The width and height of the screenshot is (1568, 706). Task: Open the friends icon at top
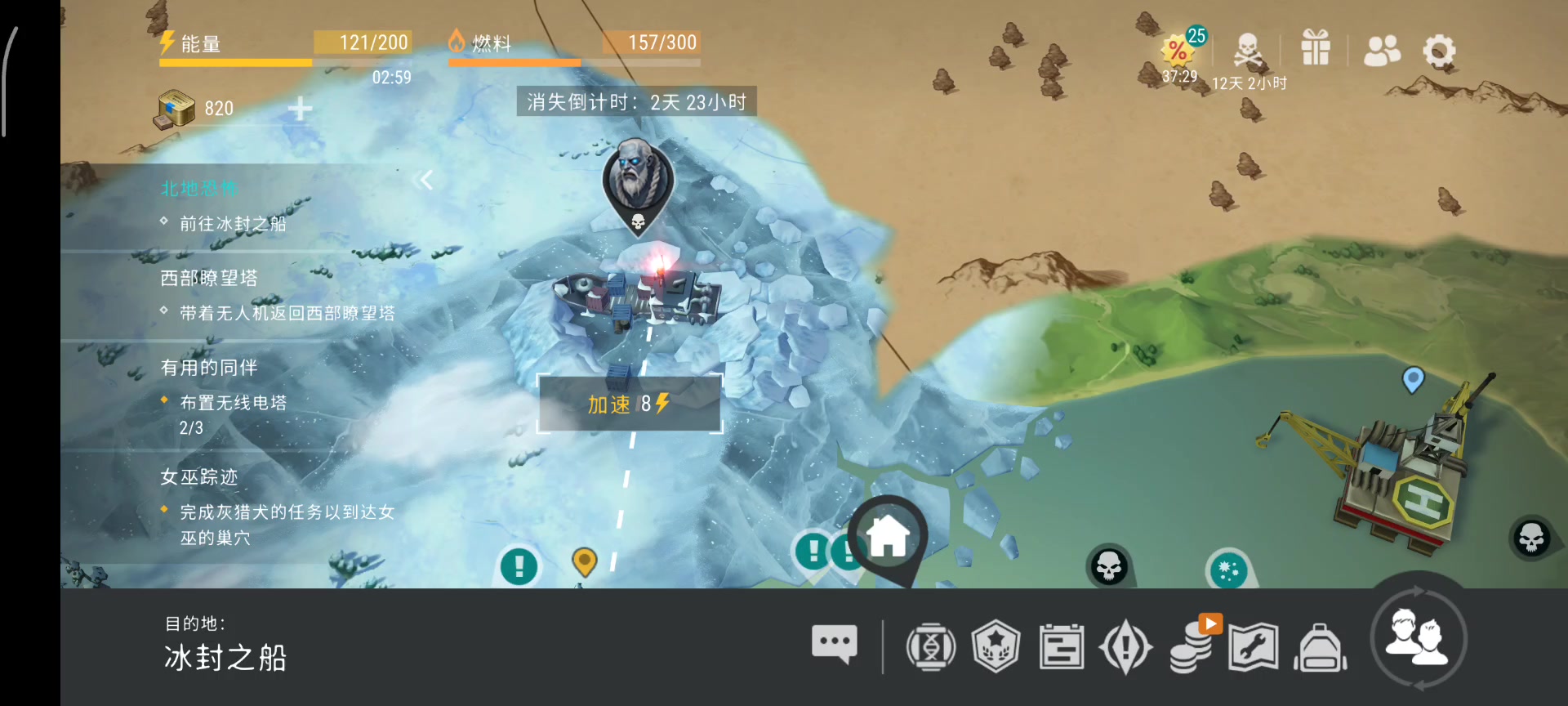[x=1382, y=51]
